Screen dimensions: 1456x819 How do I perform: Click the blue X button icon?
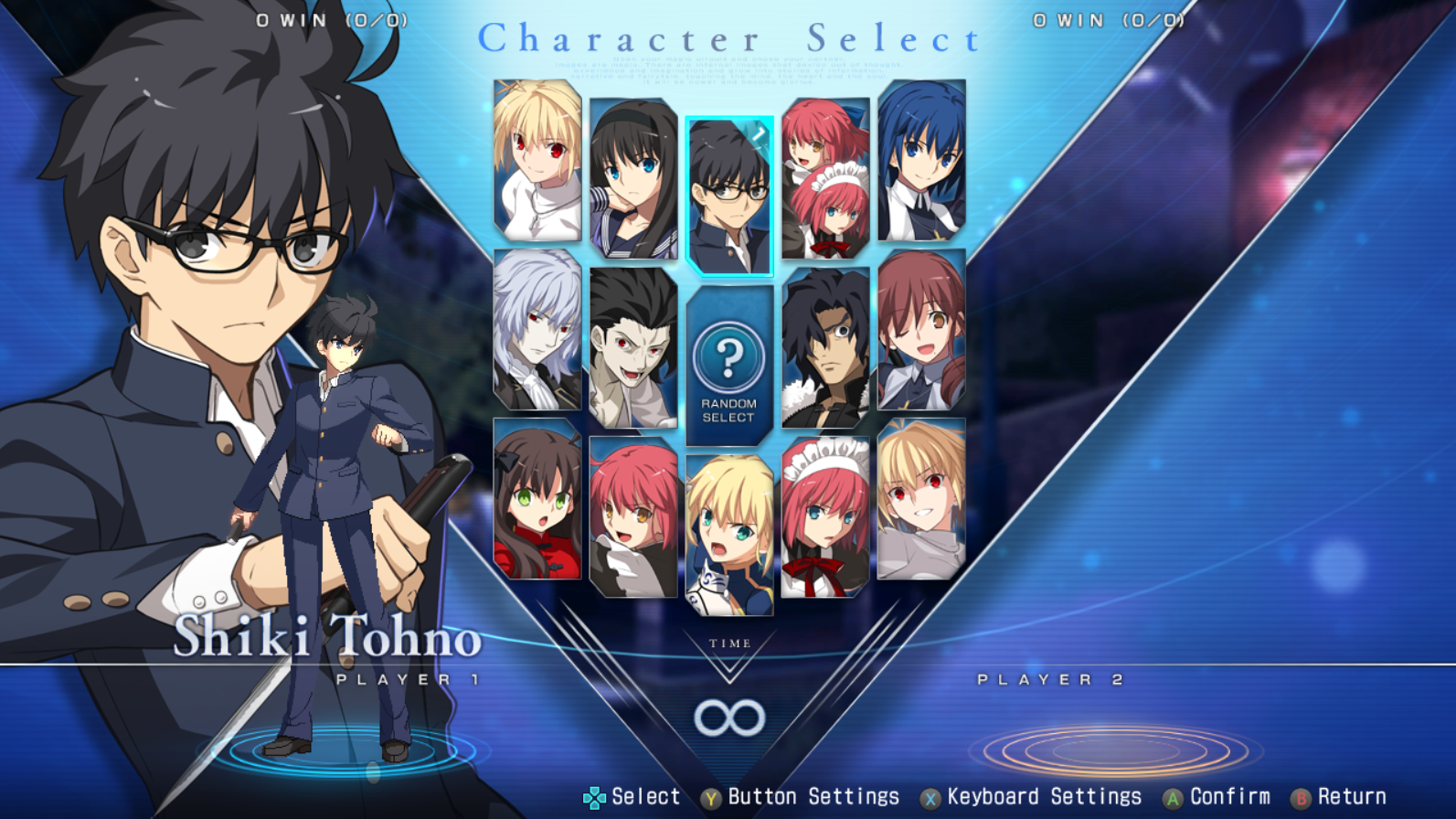(x=930, y=796)
